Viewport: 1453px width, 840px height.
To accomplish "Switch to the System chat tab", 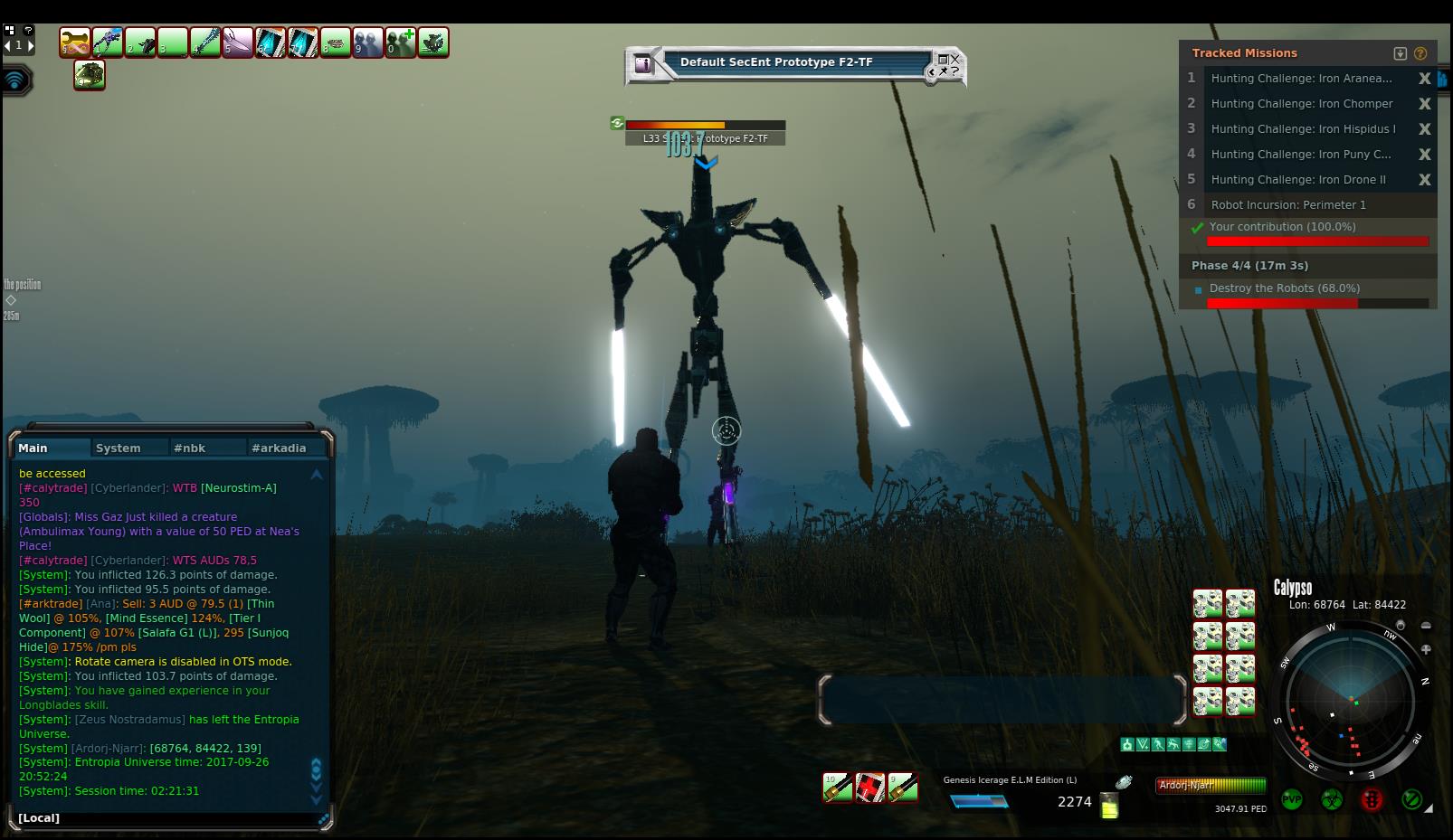I will click(119, 448).
